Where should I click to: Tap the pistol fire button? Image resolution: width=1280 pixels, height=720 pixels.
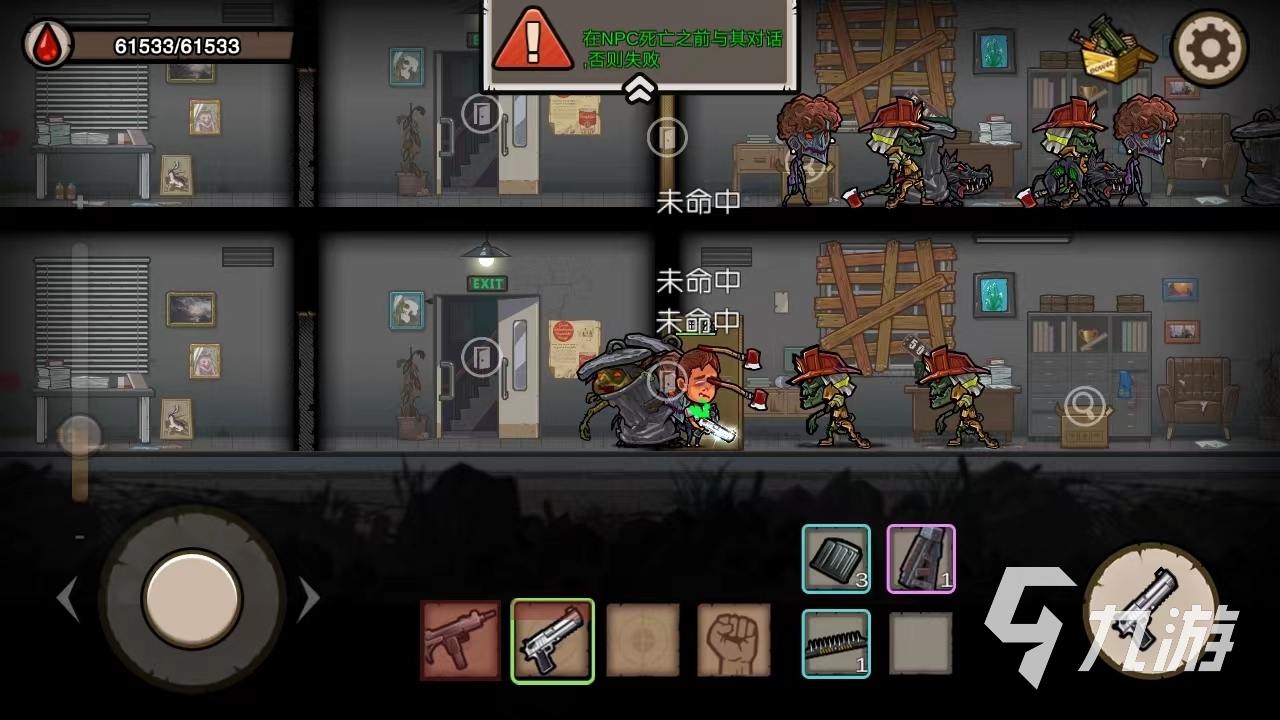1152,611
